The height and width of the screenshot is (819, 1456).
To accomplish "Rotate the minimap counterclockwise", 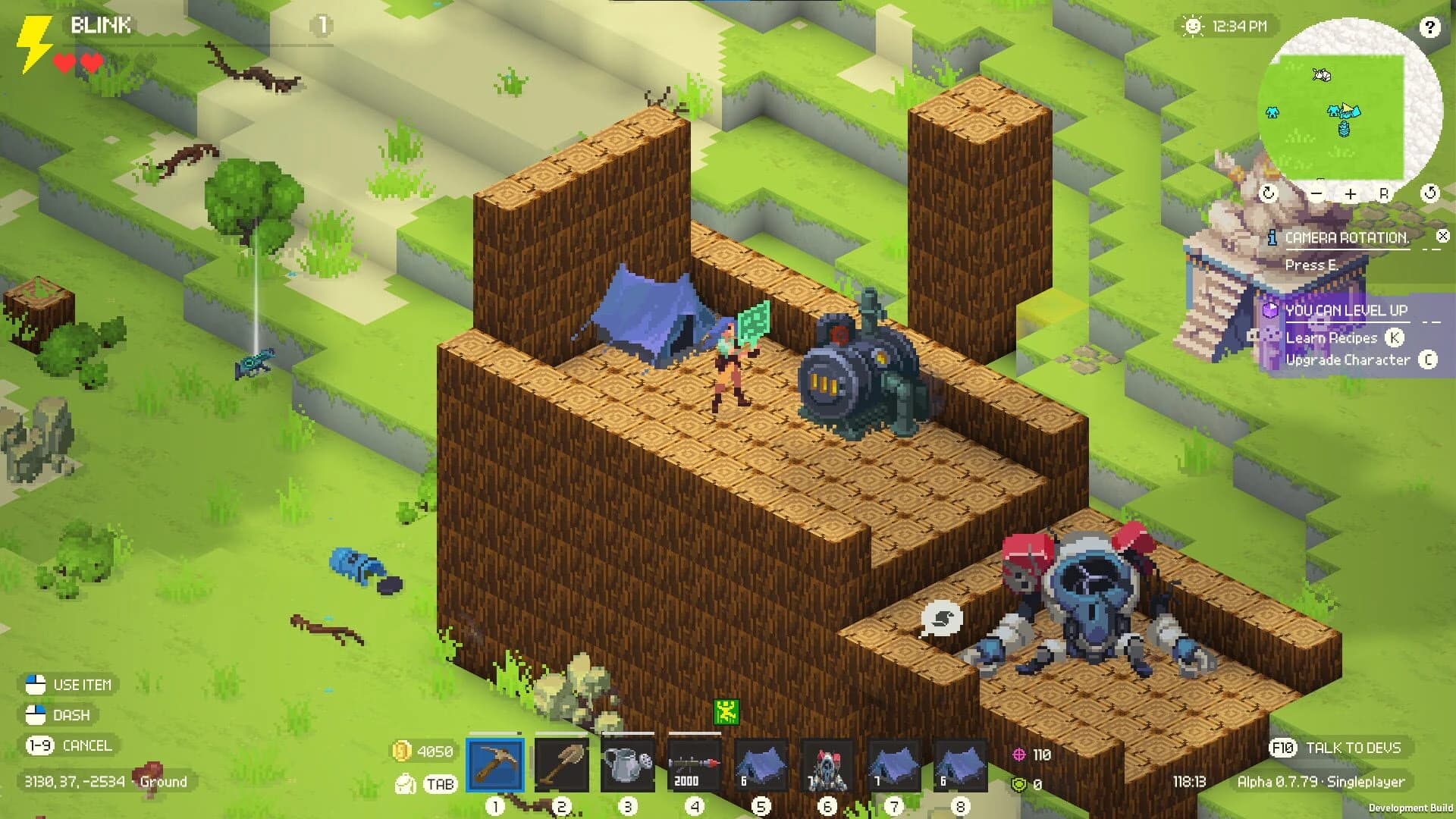I will tap(1429, 194).
